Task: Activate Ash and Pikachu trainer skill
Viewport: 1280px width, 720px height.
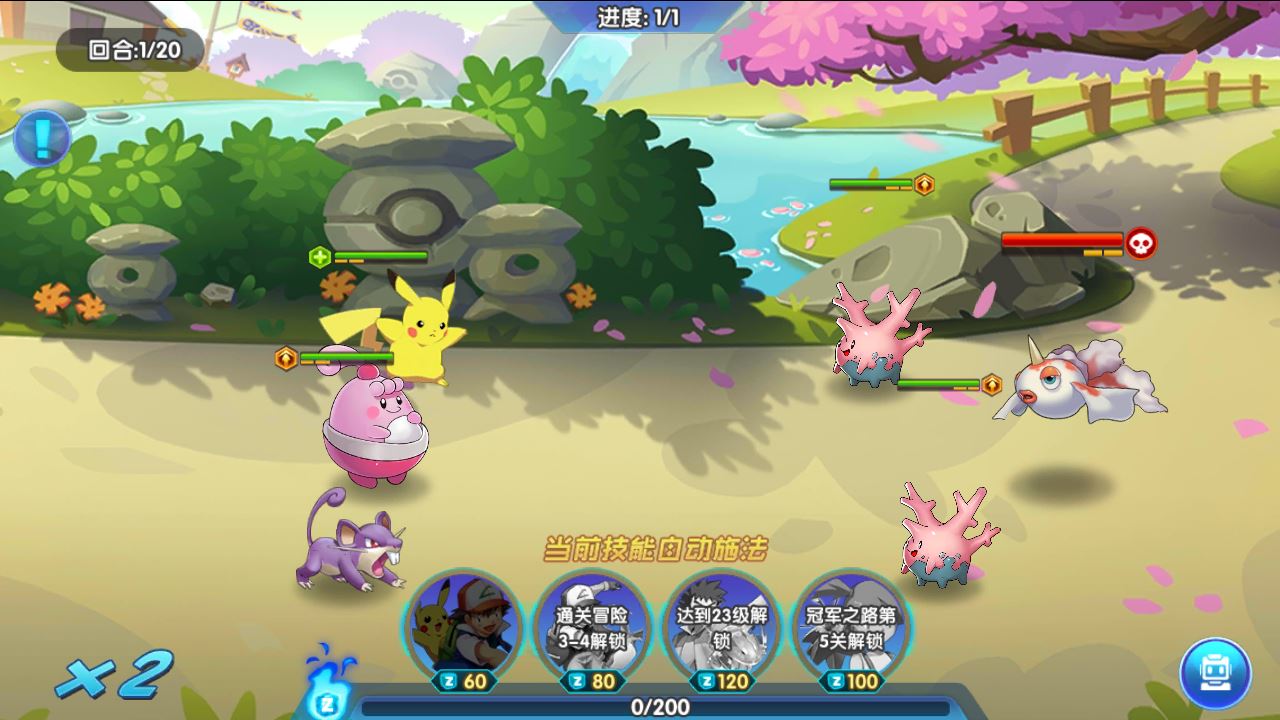Action: pyautogui.click(x=463, y=622)
